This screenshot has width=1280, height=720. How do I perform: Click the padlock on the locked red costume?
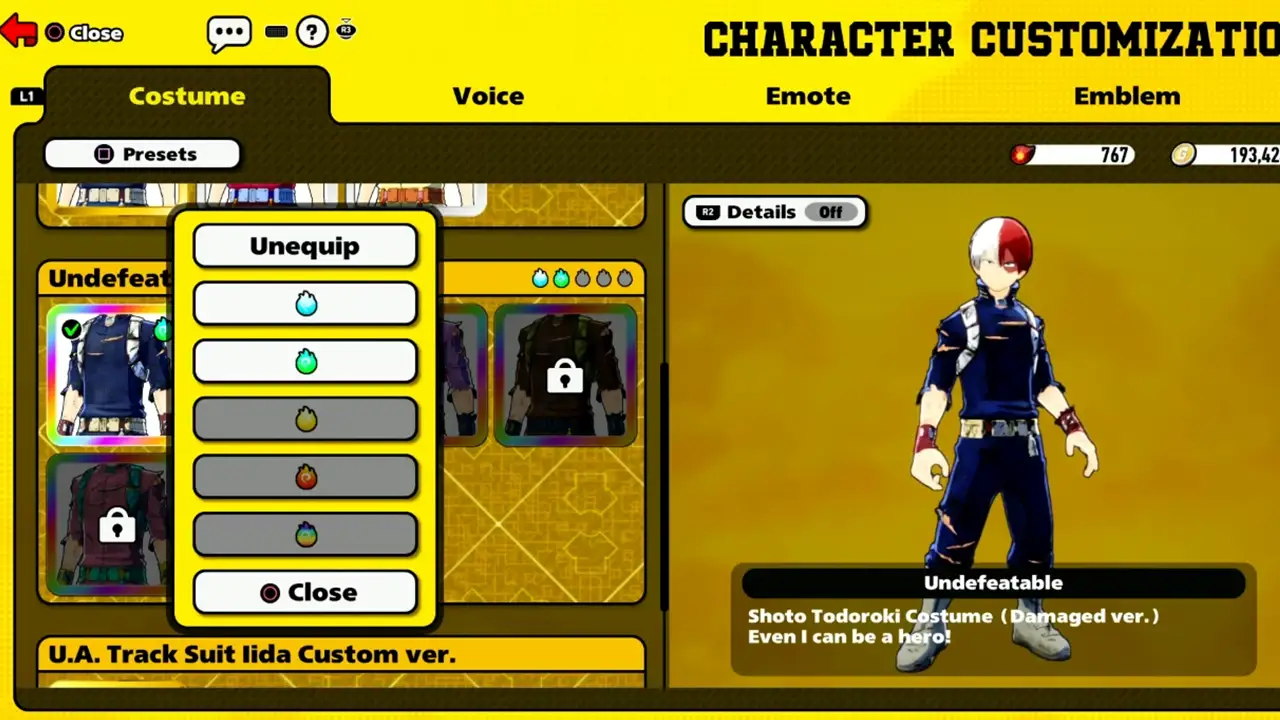[117, 528]
